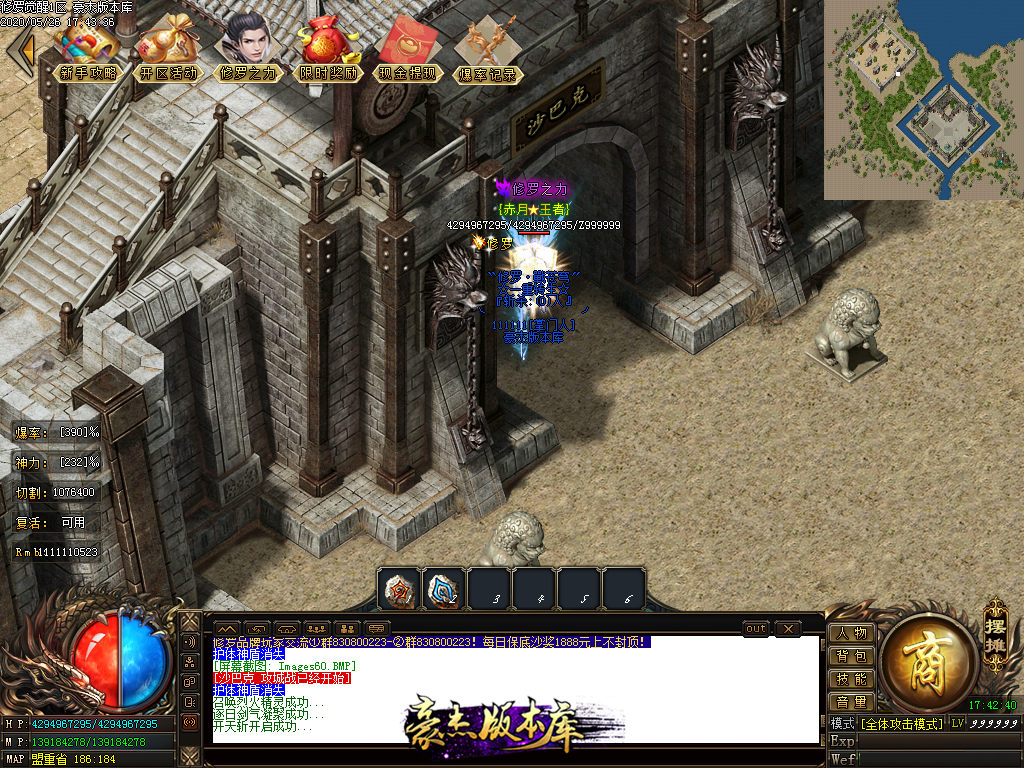The width and height of the screenshot is (1024, 768).
Task: Open the 新手攻略 beginner guide
Action: click(88, 52)
